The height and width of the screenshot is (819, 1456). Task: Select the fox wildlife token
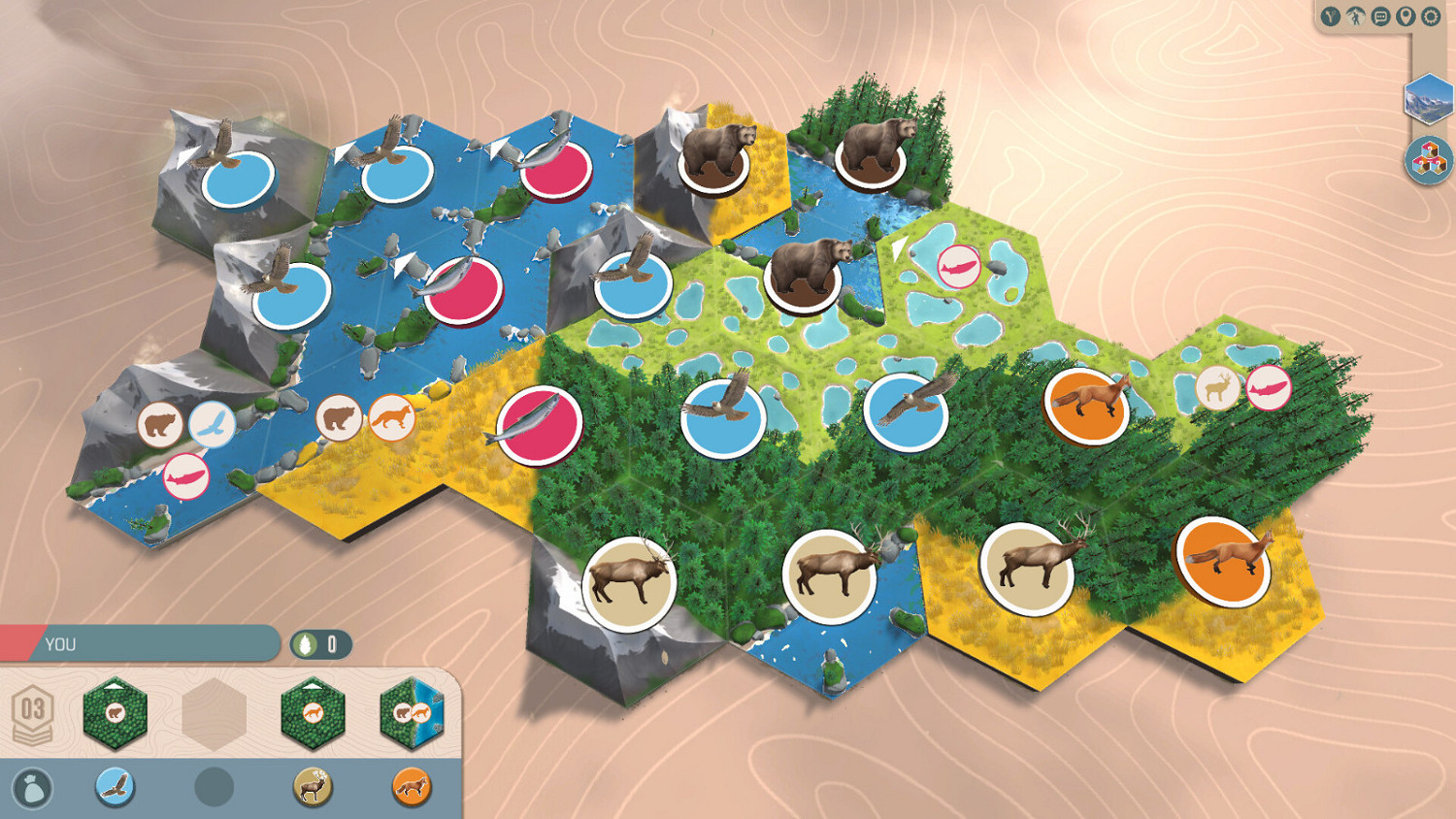coord(412,788)
